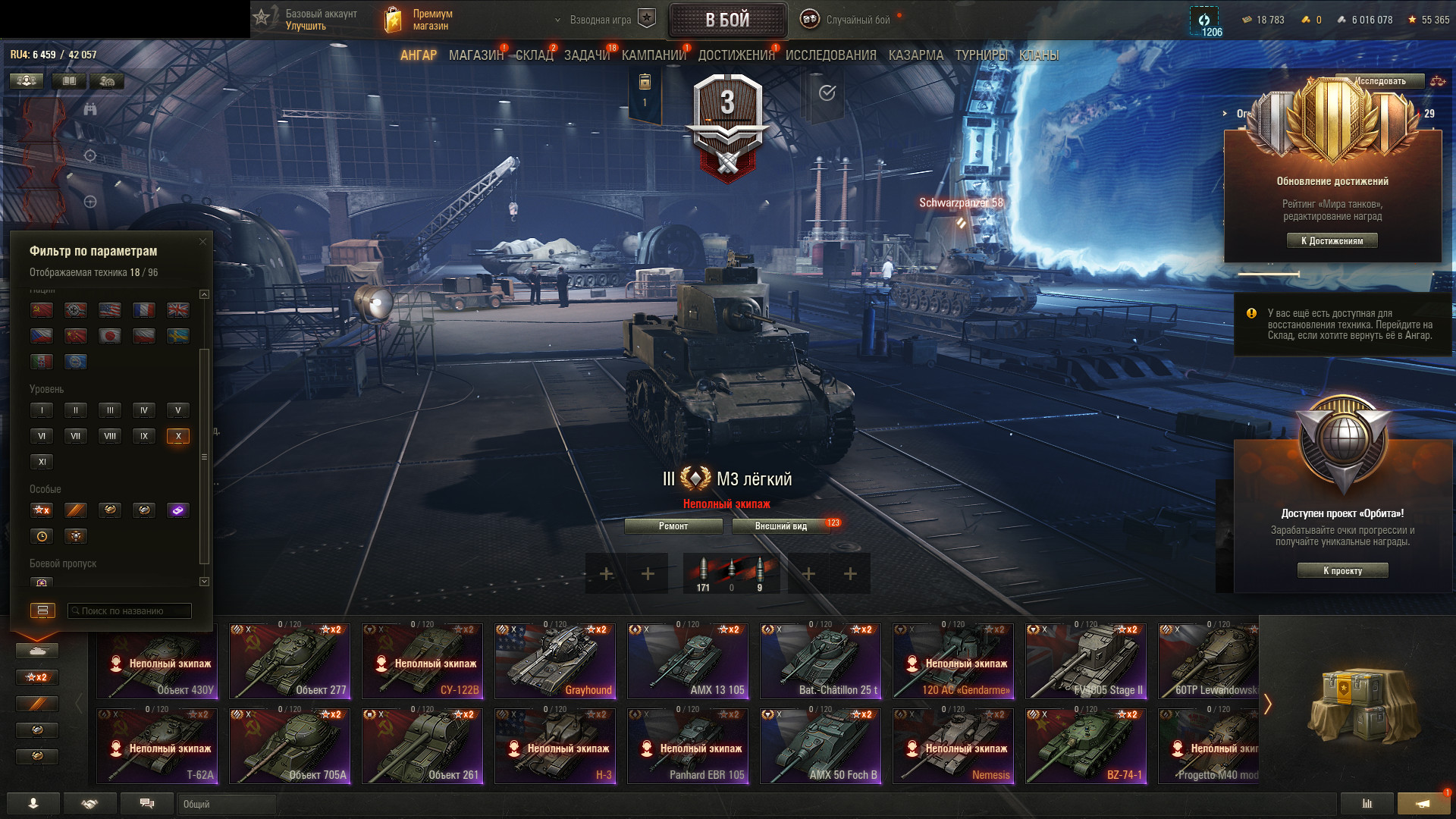Image resolution: width=1456 pixels, height=819 pixels.
Task: Open the Случайный бой mode selector
Action: (848, 20)
